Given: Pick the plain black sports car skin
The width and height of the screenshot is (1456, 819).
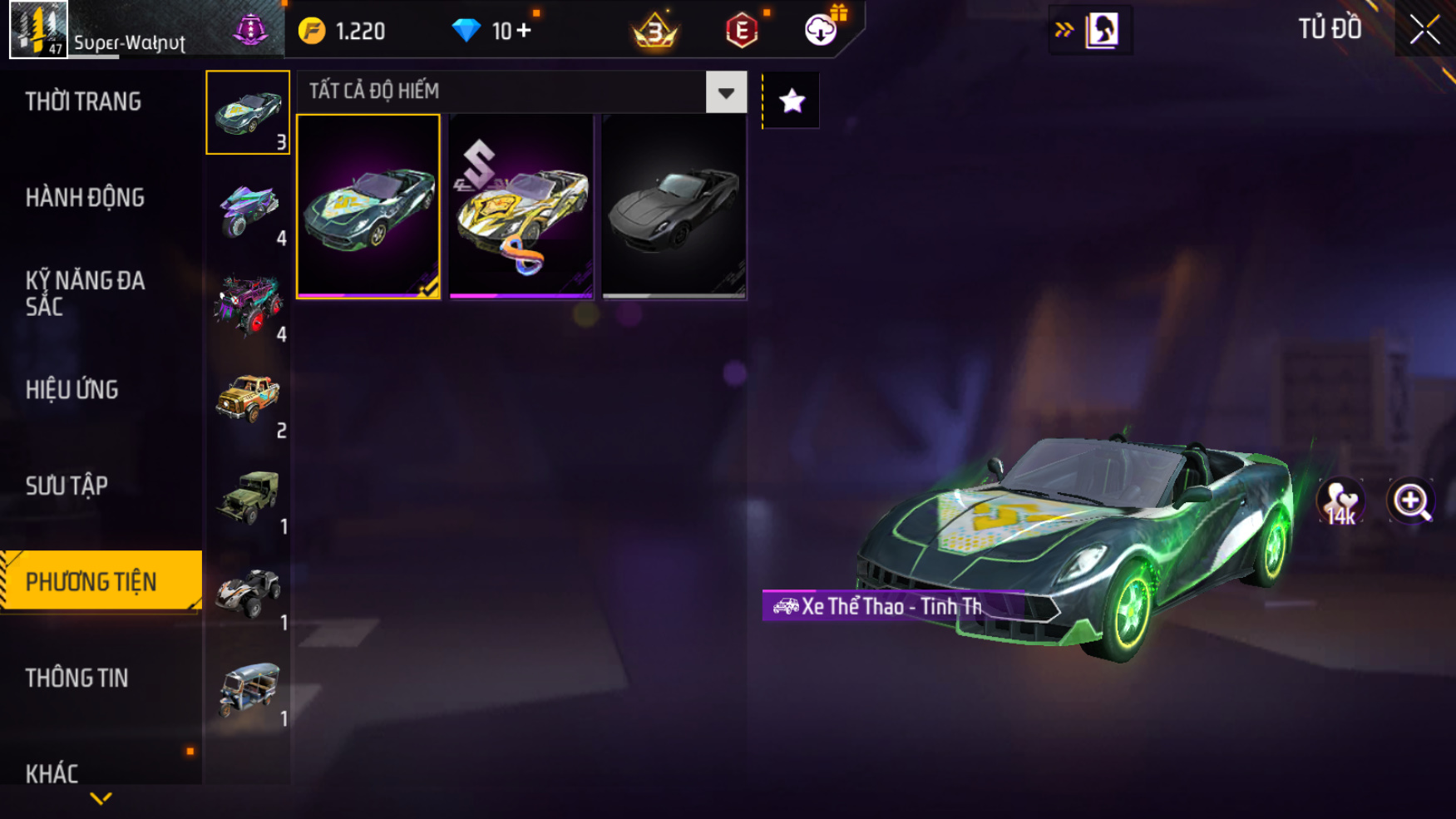Looking at the screenshot, I should [674, 206].
